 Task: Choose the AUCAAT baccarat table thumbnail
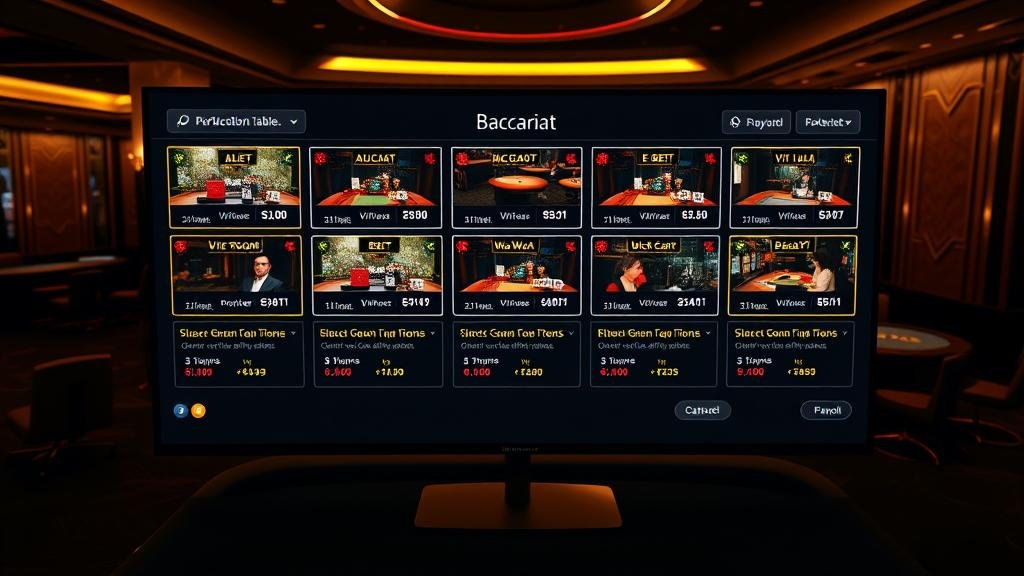tap(376, 188)
